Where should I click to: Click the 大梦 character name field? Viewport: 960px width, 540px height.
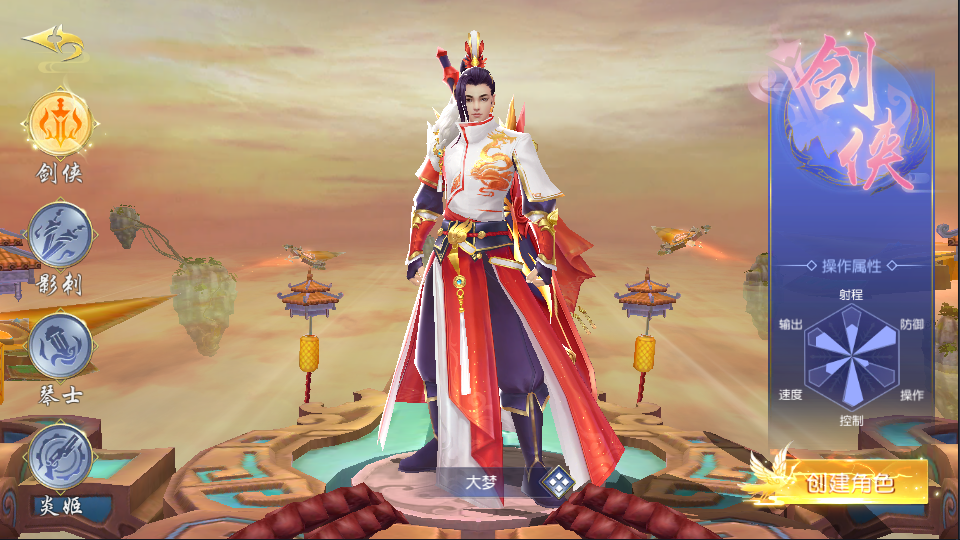click(x=482, y=481)
